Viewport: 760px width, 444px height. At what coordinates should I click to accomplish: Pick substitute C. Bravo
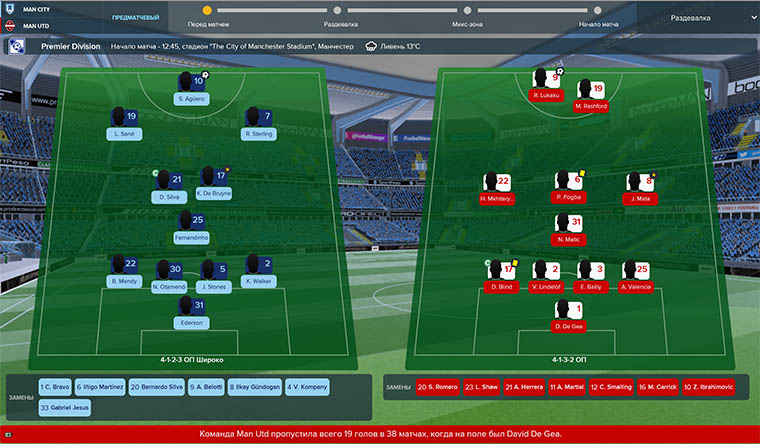point(55,387)
